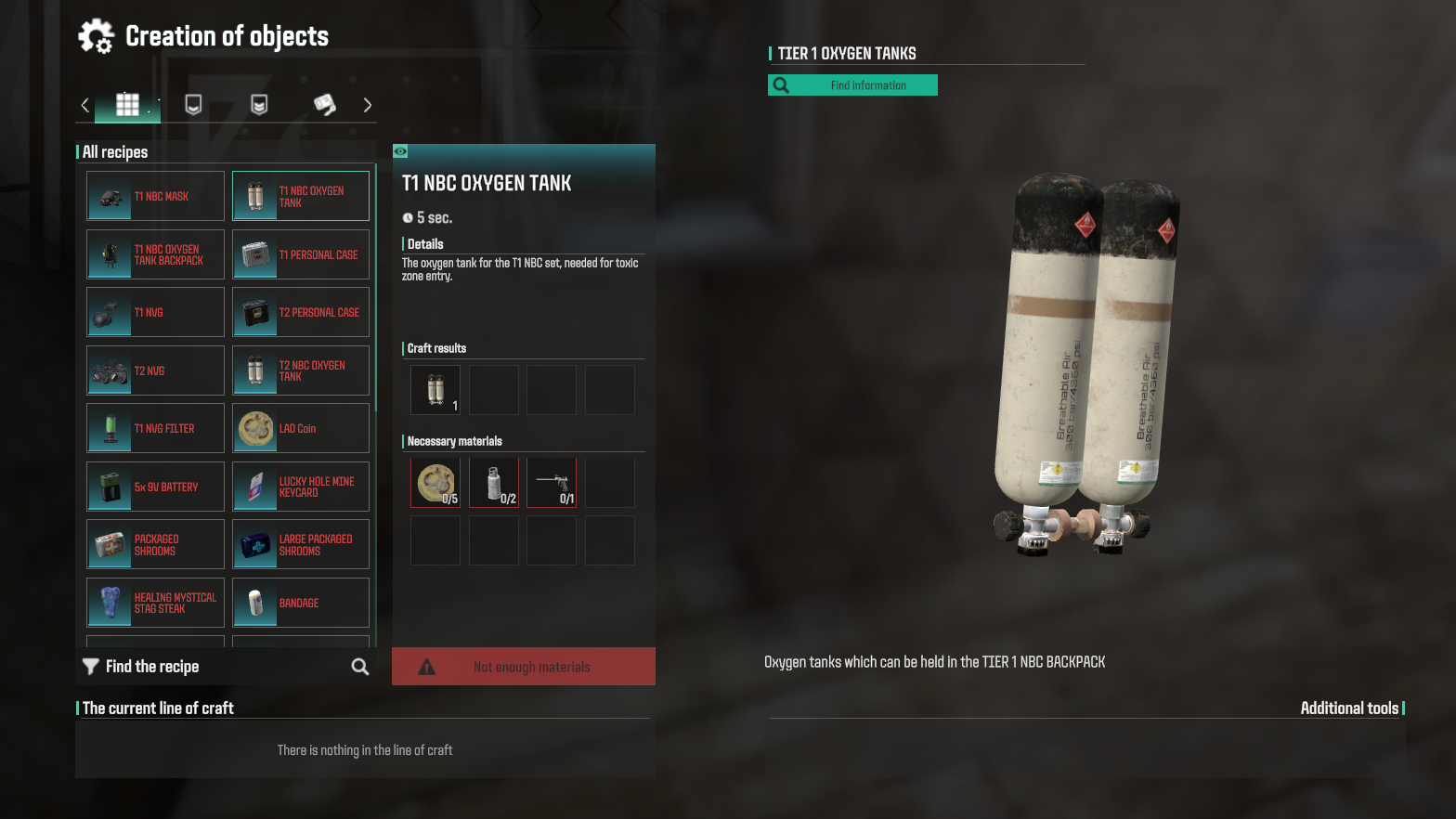Open the T1 PERSONAL CASE recipe
This screenshot has height=819, width=1456.
(x=301, y=254)
